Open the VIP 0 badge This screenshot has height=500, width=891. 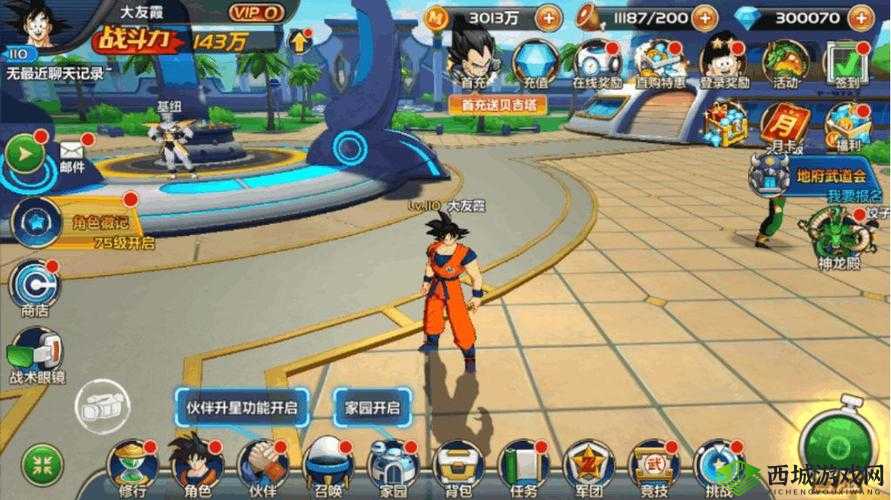(255, 12)
